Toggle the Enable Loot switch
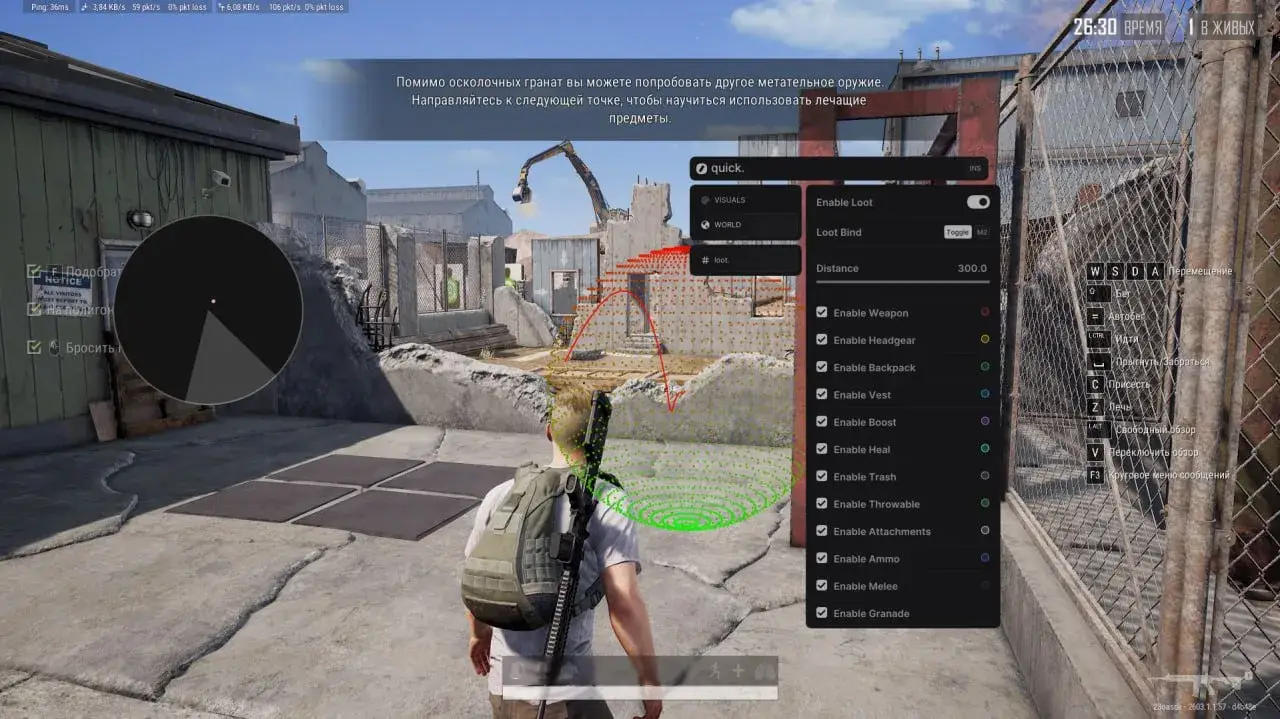Screen dimensions: 1280x719 click(x=977, y=202)
